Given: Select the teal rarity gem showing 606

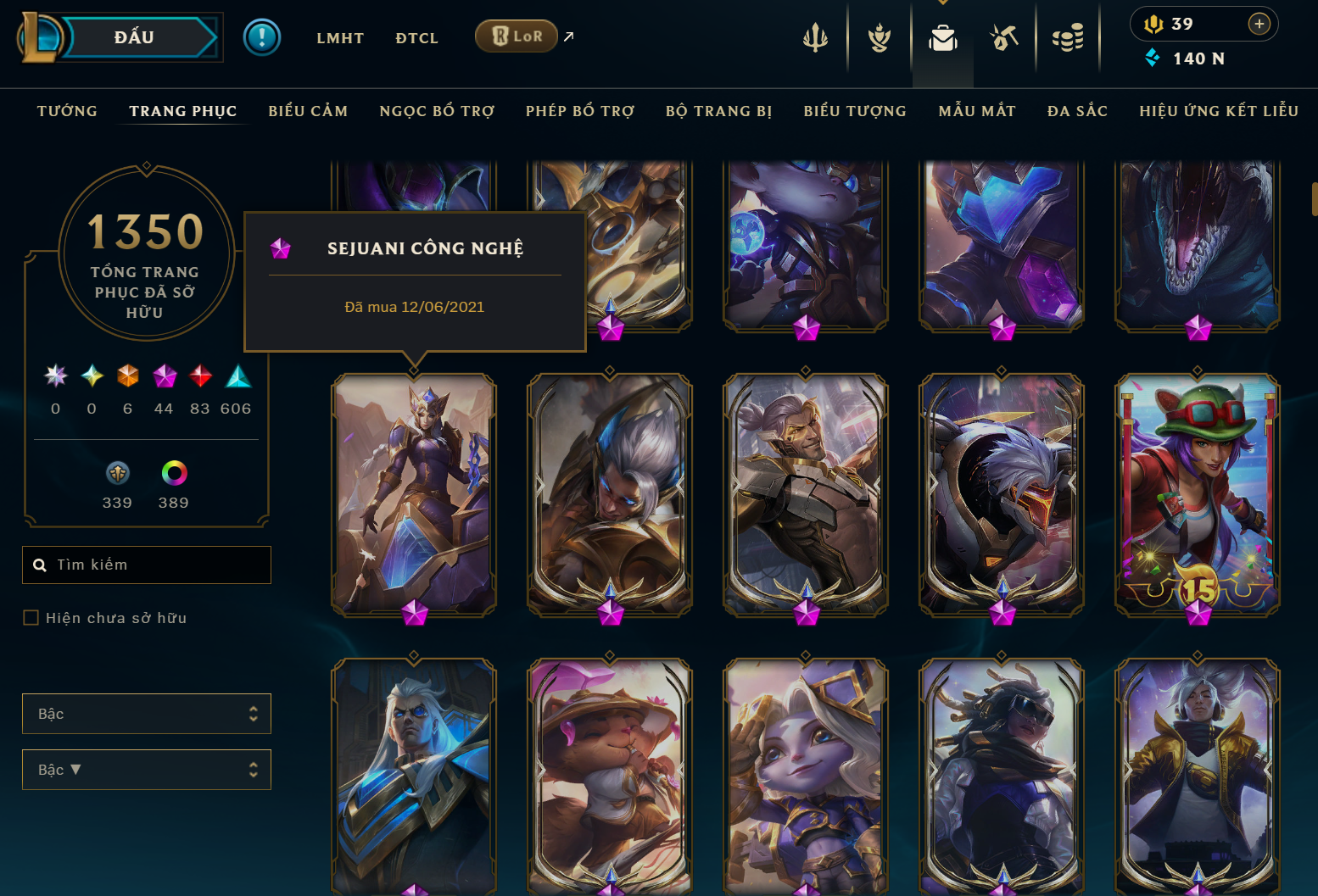Looking at the screenshot, I should click(x=237, y=376).
